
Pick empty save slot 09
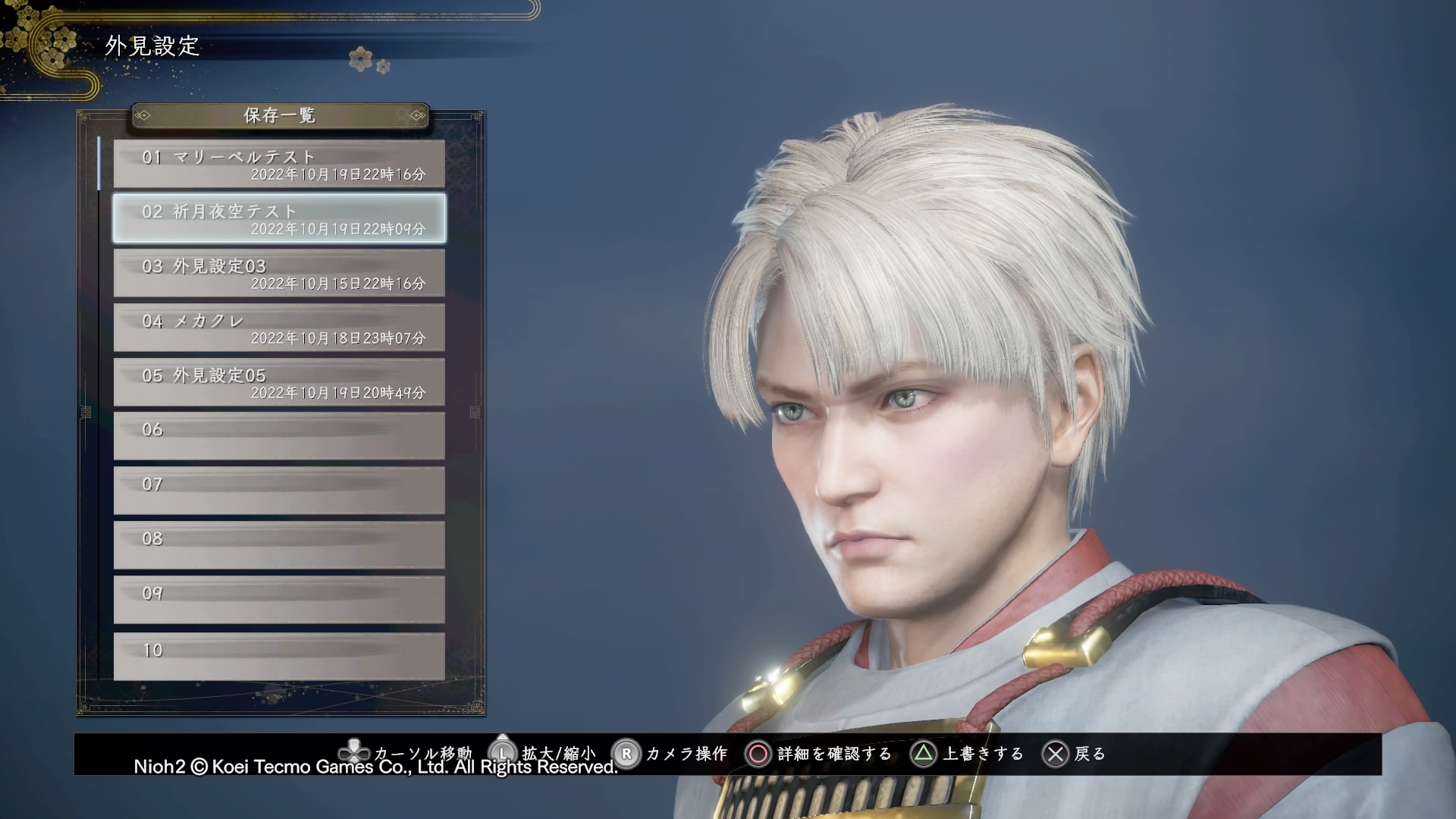(x=279, y=600)
